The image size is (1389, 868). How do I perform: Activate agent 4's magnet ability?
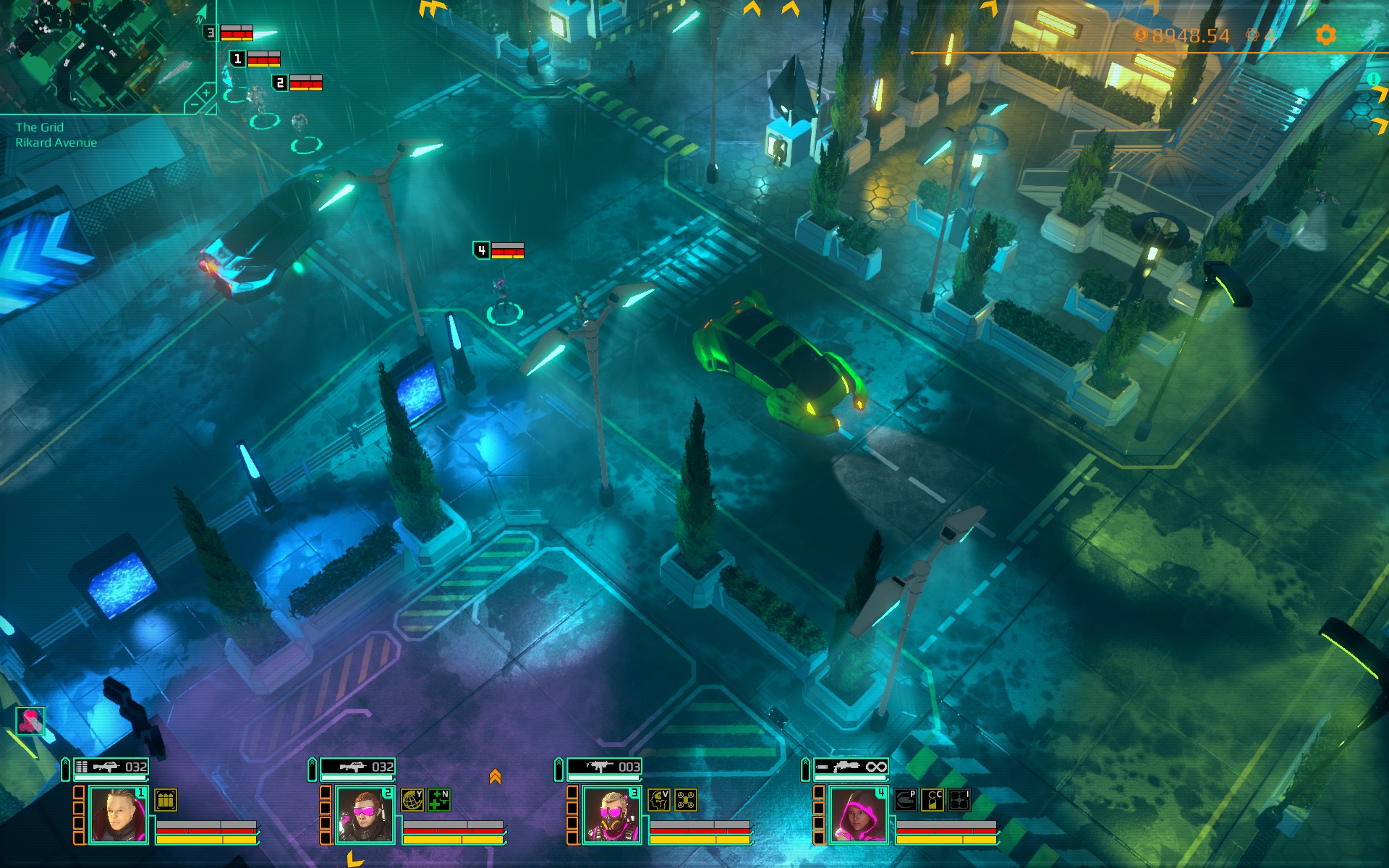905,800
